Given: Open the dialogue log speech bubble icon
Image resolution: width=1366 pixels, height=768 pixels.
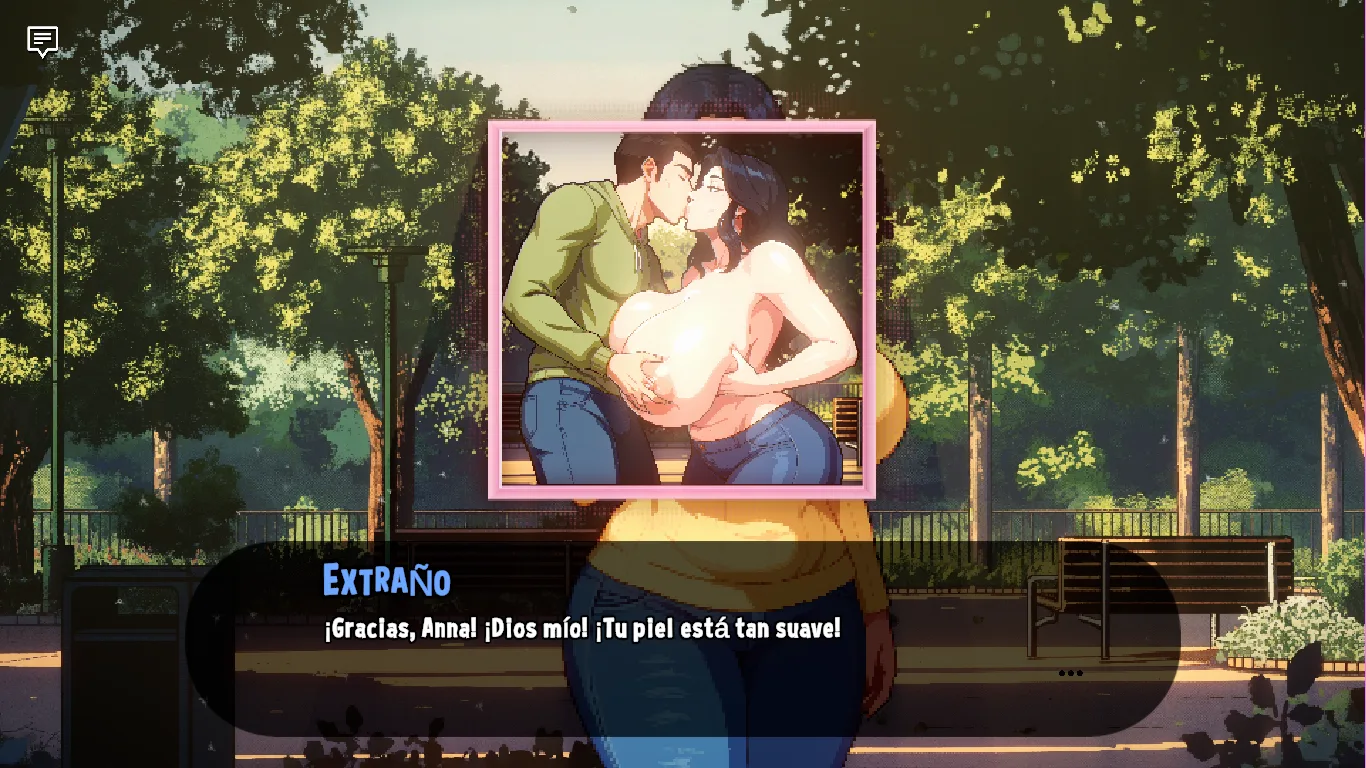Looking at the screenshot, I should pyautogui.click(x=42, y=41).
